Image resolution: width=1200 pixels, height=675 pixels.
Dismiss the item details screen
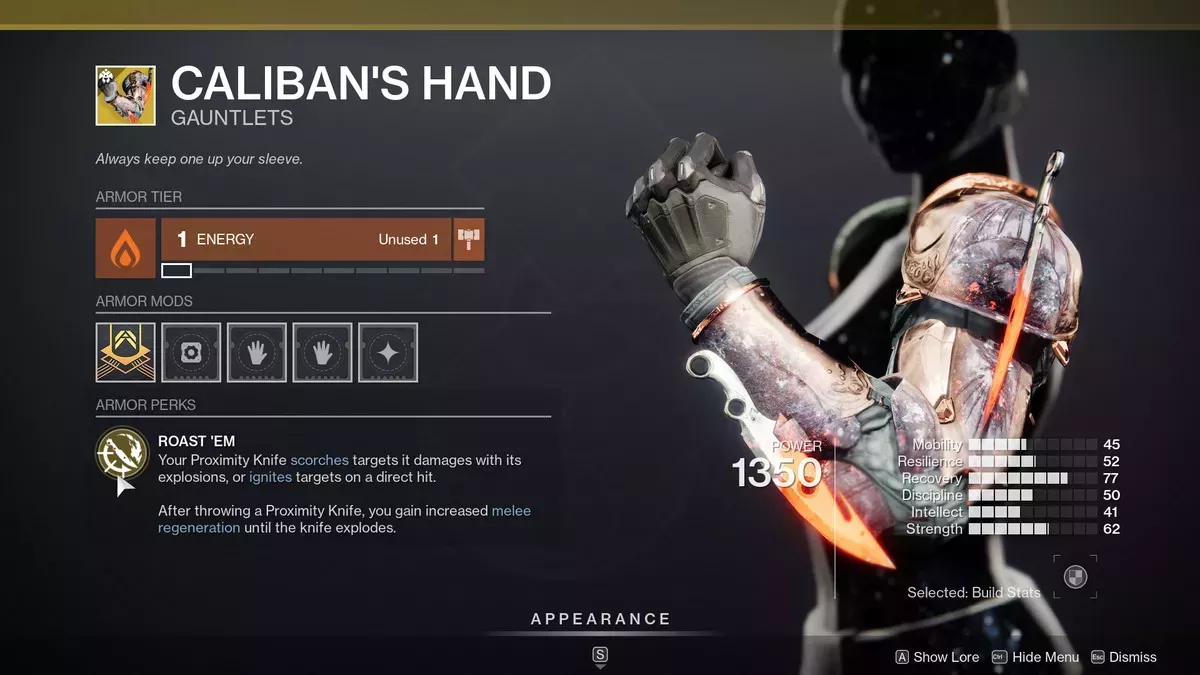point(1123,657)
